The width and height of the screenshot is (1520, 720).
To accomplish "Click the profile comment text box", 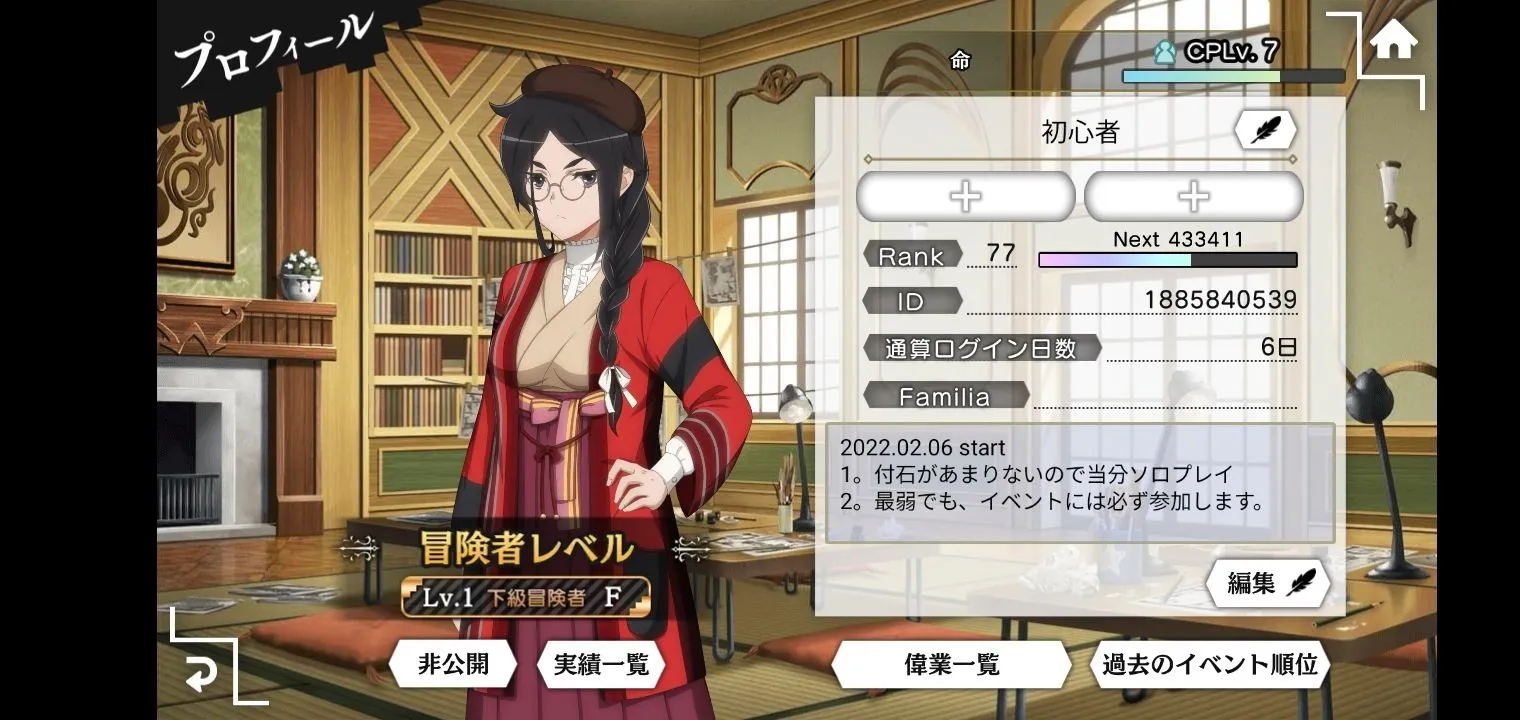I will coord(1080,483).
